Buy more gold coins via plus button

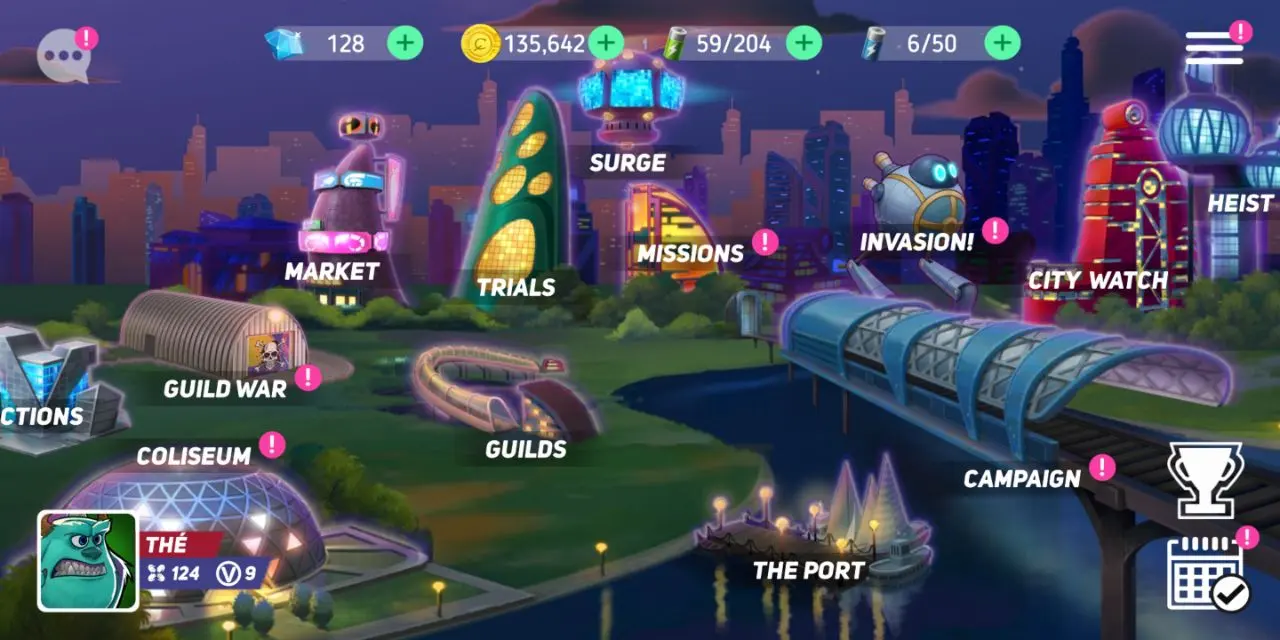[x=606, y=43]
